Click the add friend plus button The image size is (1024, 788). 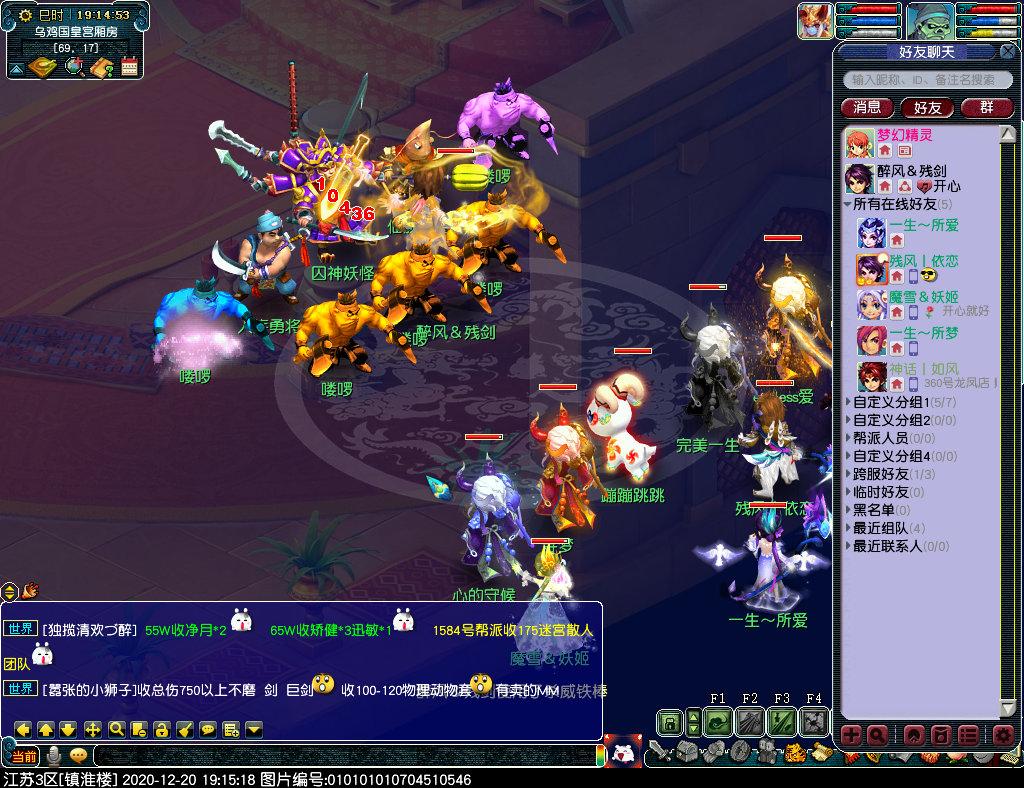(851, 736)
